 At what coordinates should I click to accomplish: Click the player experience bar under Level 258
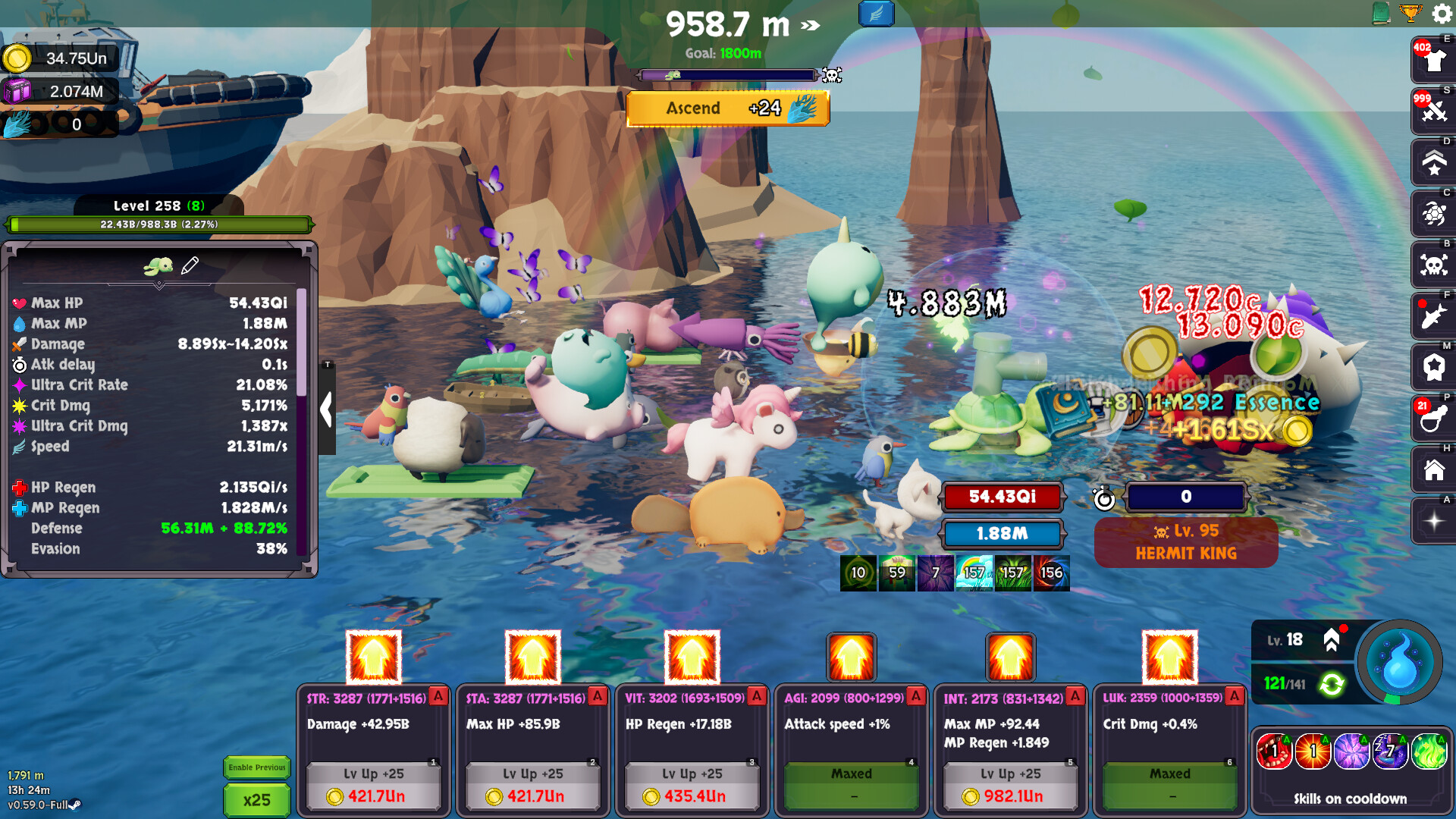159,224
